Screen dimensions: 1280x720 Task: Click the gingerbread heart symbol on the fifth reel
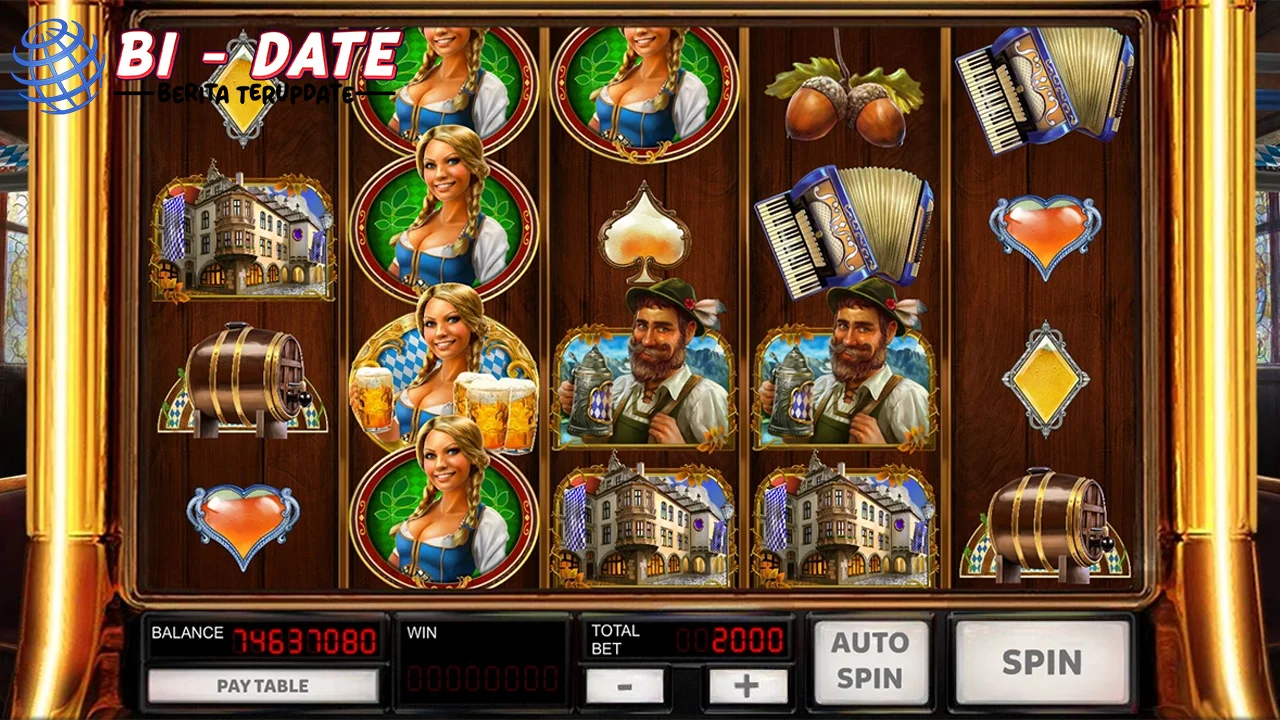[1045, 235]
